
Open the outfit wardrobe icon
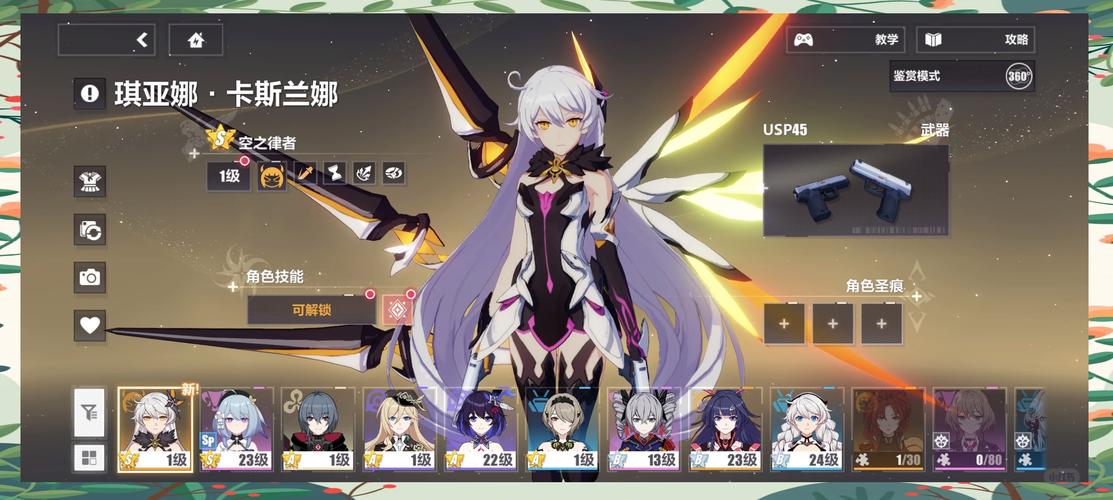pyautogui.click(x=90, y=181)
